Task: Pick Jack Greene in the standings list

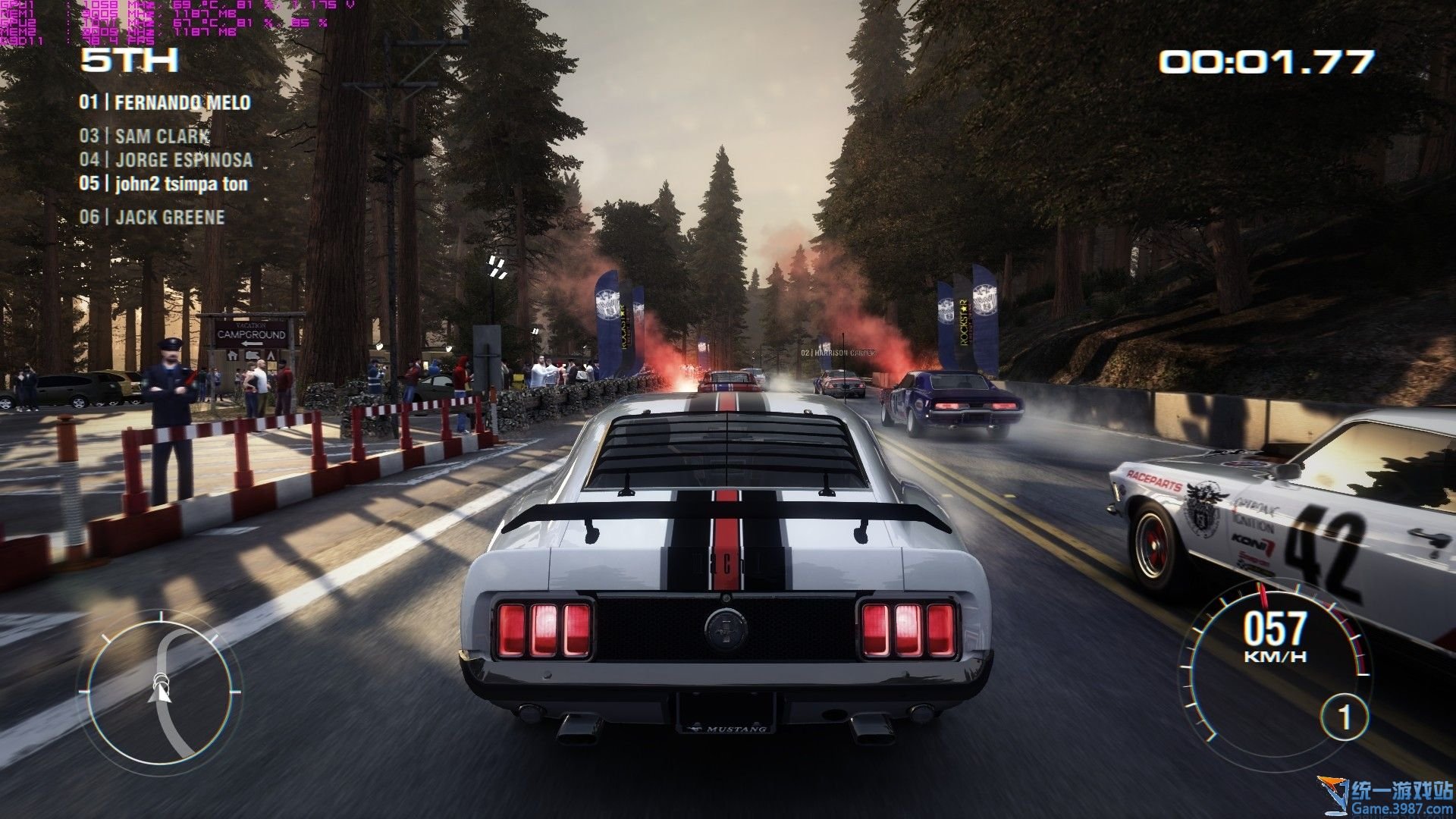Action: point(152,218)
